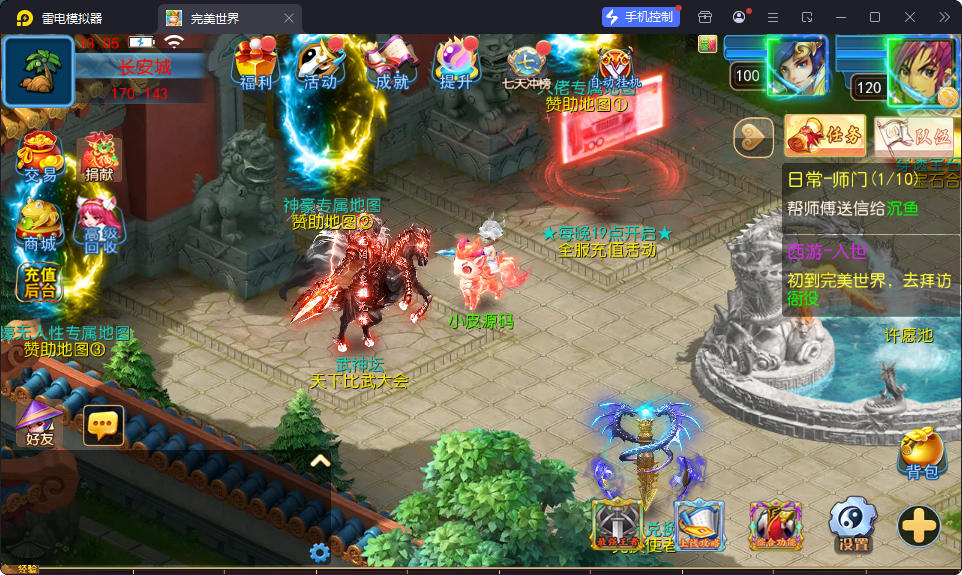Open the 交易 trading menu
Image resolution: width=962 pixels, height=575 pixels.
40,156
